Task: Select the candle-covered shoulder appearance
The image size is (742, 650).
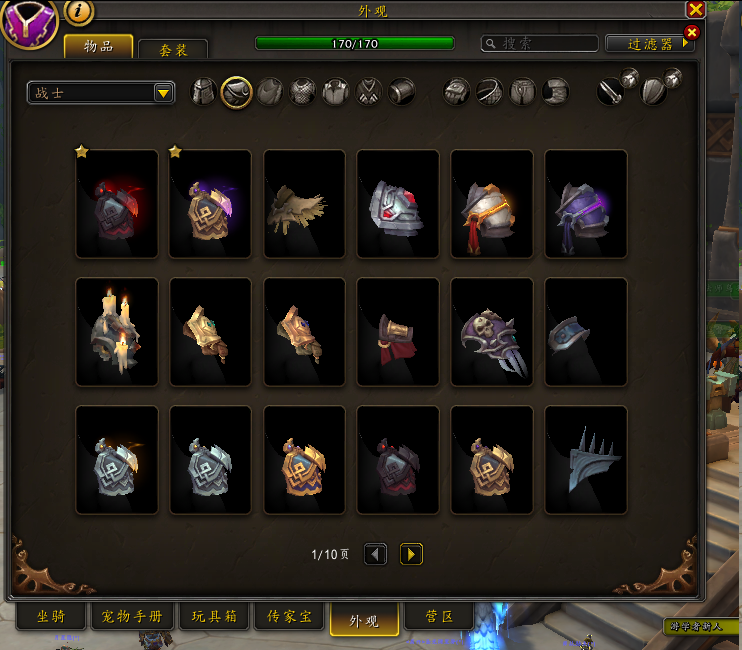Action: tap(117, 332)
